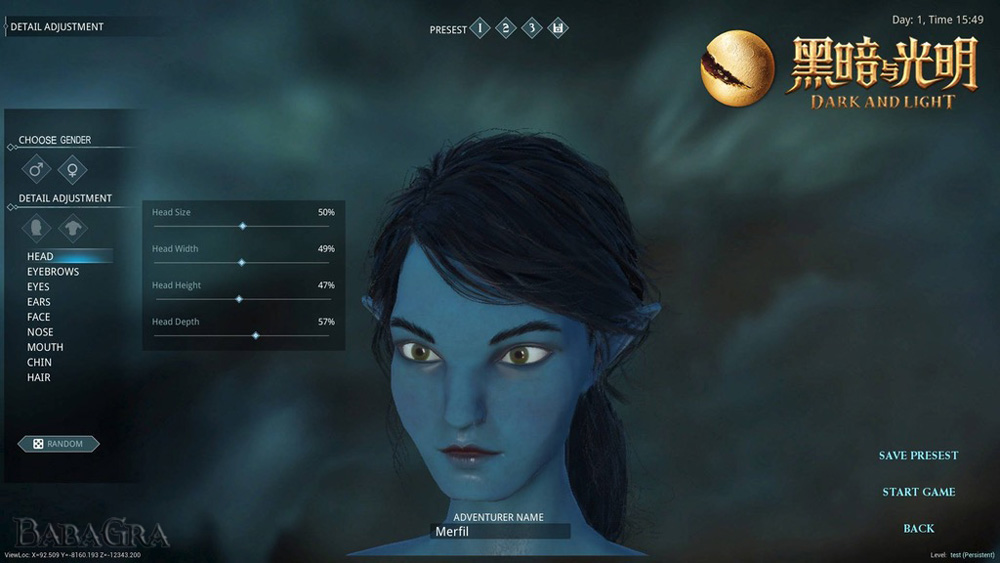Choose the EARS category
This screenshot has width=1000, height=563.
coord(39,302)
